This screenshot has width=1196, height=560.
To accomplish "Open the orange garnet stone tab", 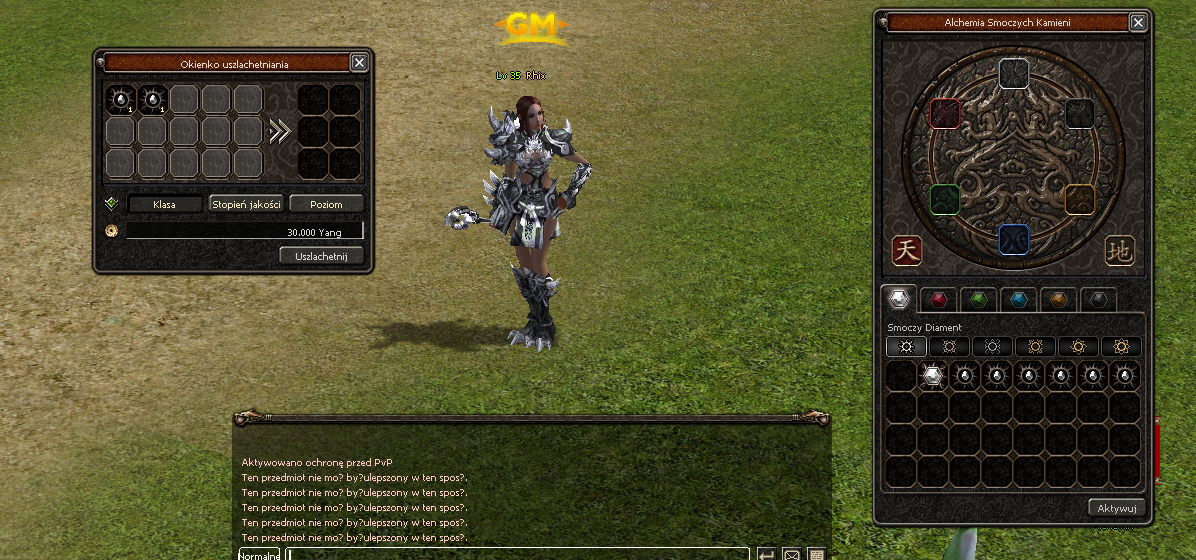I will (x=1059, y=298).
